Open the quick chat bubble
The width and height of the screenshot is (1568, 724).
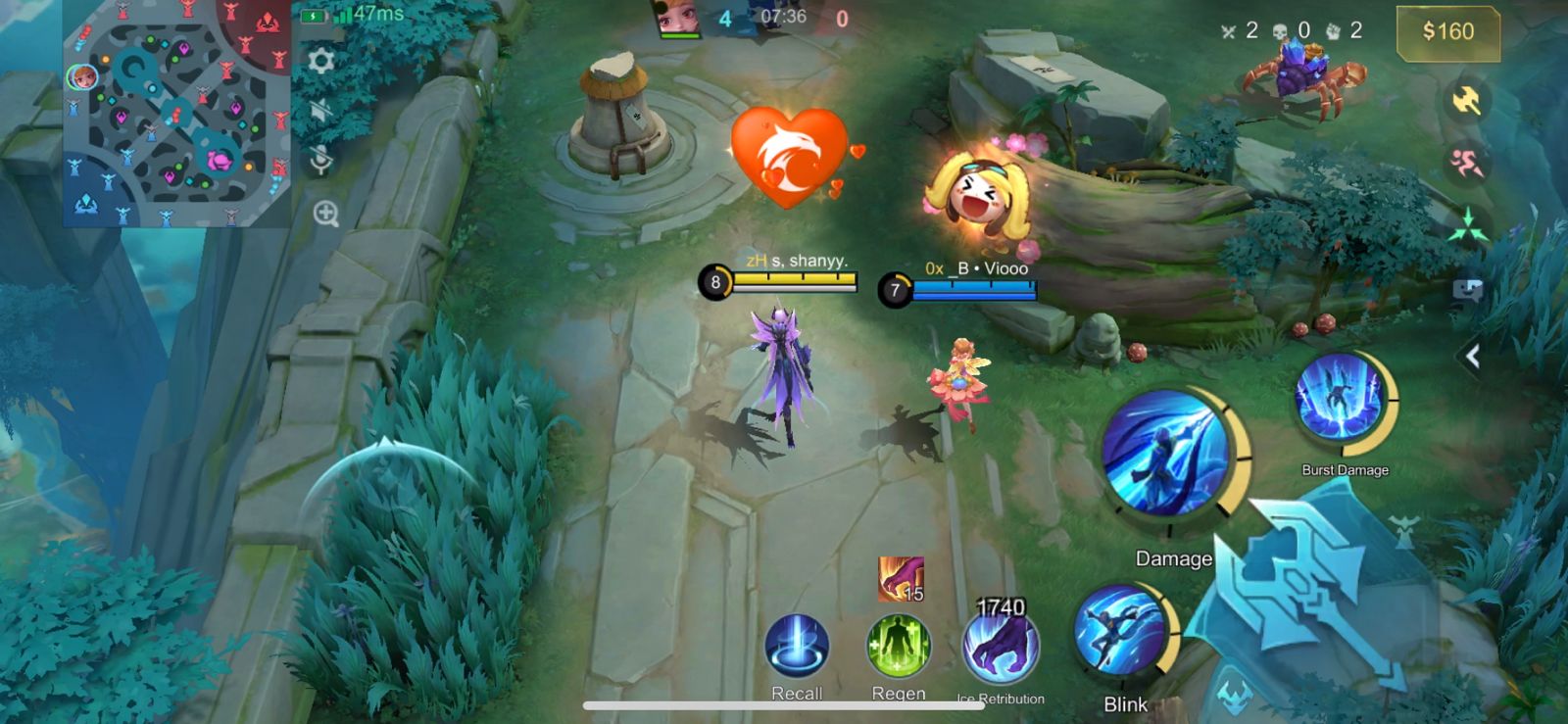pos(1467,290)
